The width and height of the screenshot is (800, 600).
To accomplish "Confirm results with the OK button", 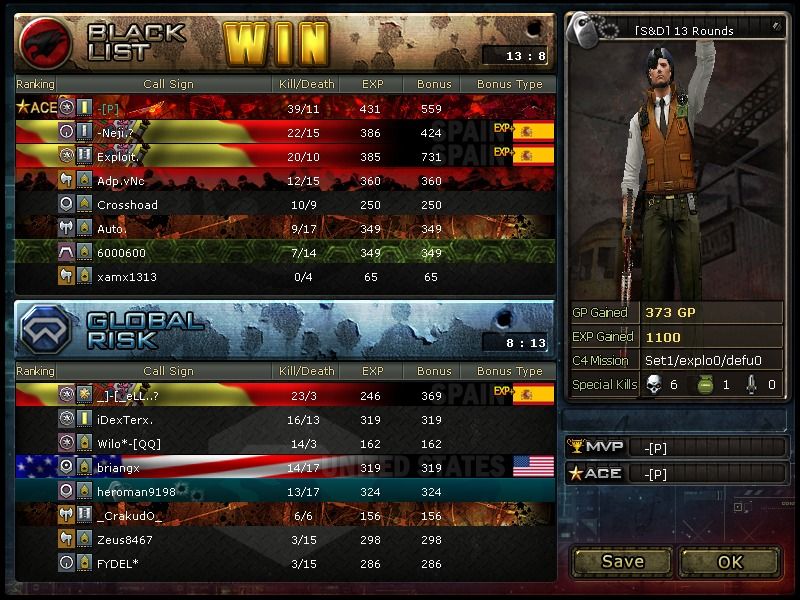I will pyautogui.click(x=730, y=561).
